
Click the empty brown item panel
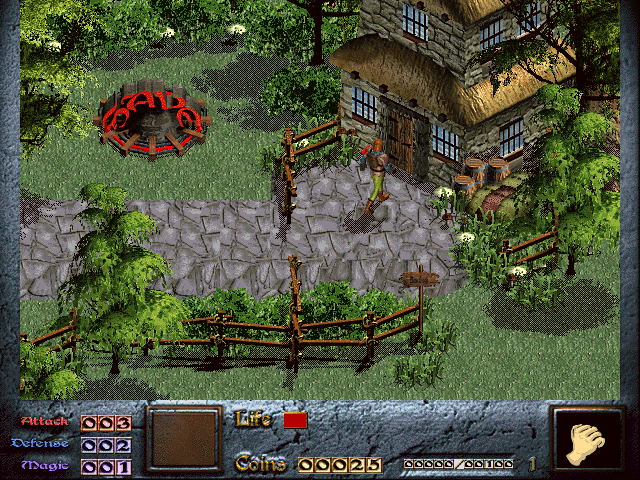[183, 438]
